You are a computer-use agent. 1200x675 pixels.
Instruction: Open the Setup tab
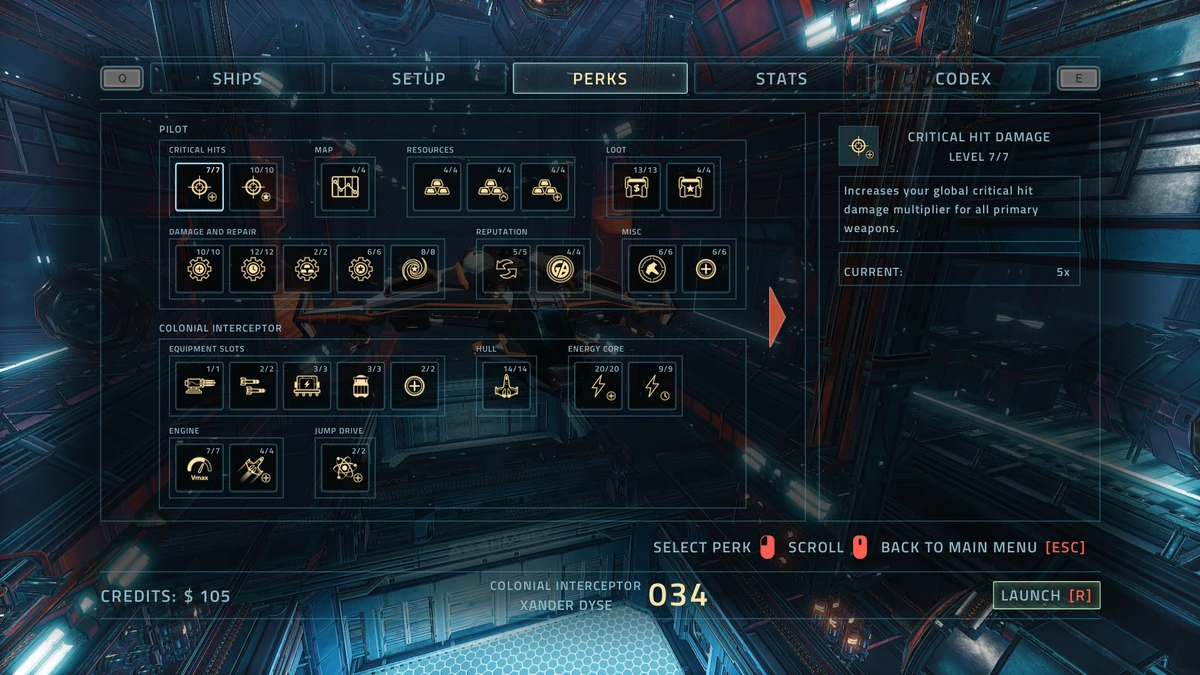418,79
